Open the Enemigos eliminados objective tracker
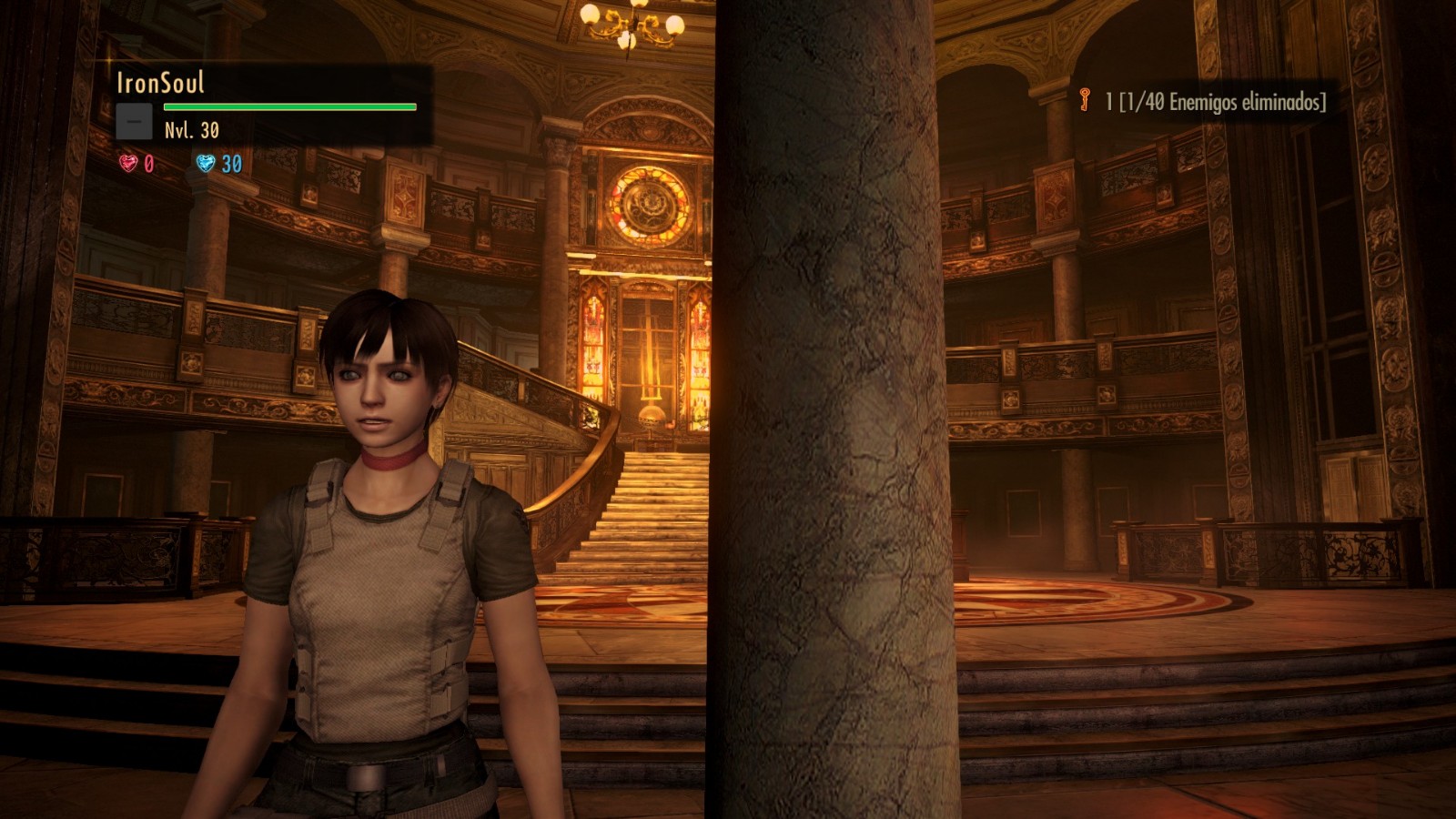1456x819 pixels. [x=1216, y=102]
